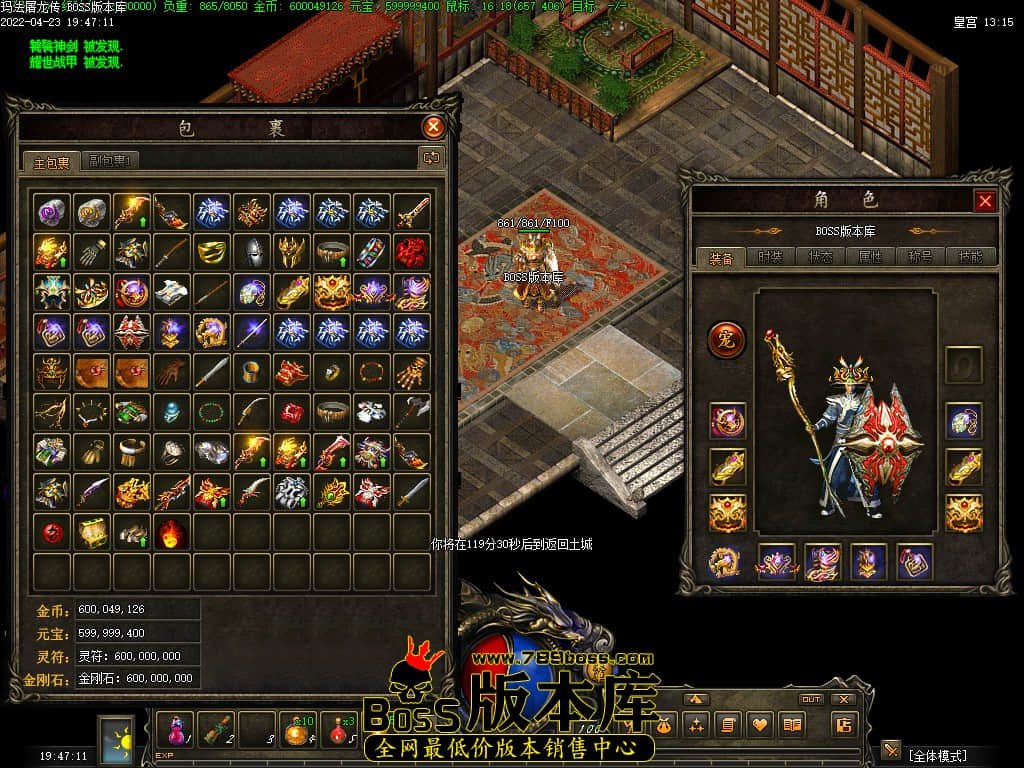Click the bag sort/arrange button
Screen dimensions: 1024x768
click(431, 157)
